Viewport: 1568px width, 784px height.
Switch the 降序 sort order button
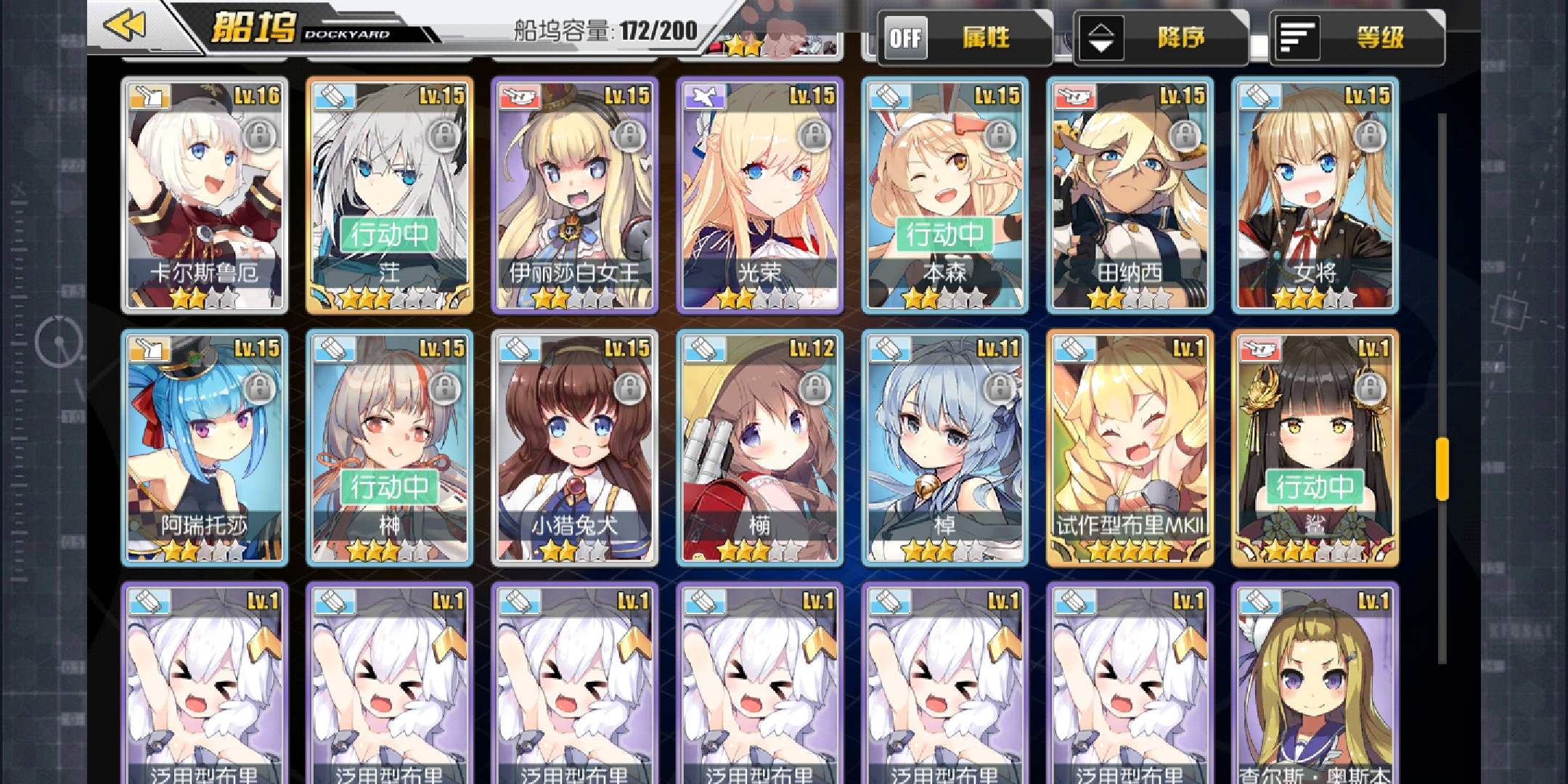1160,38
